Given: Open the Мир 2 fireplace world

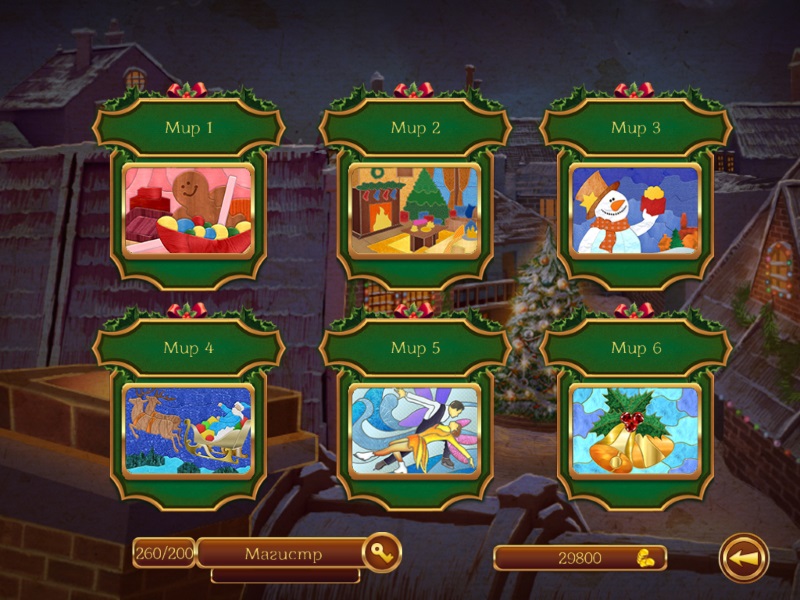Looking at the screenshot, I should pos(414,211).
